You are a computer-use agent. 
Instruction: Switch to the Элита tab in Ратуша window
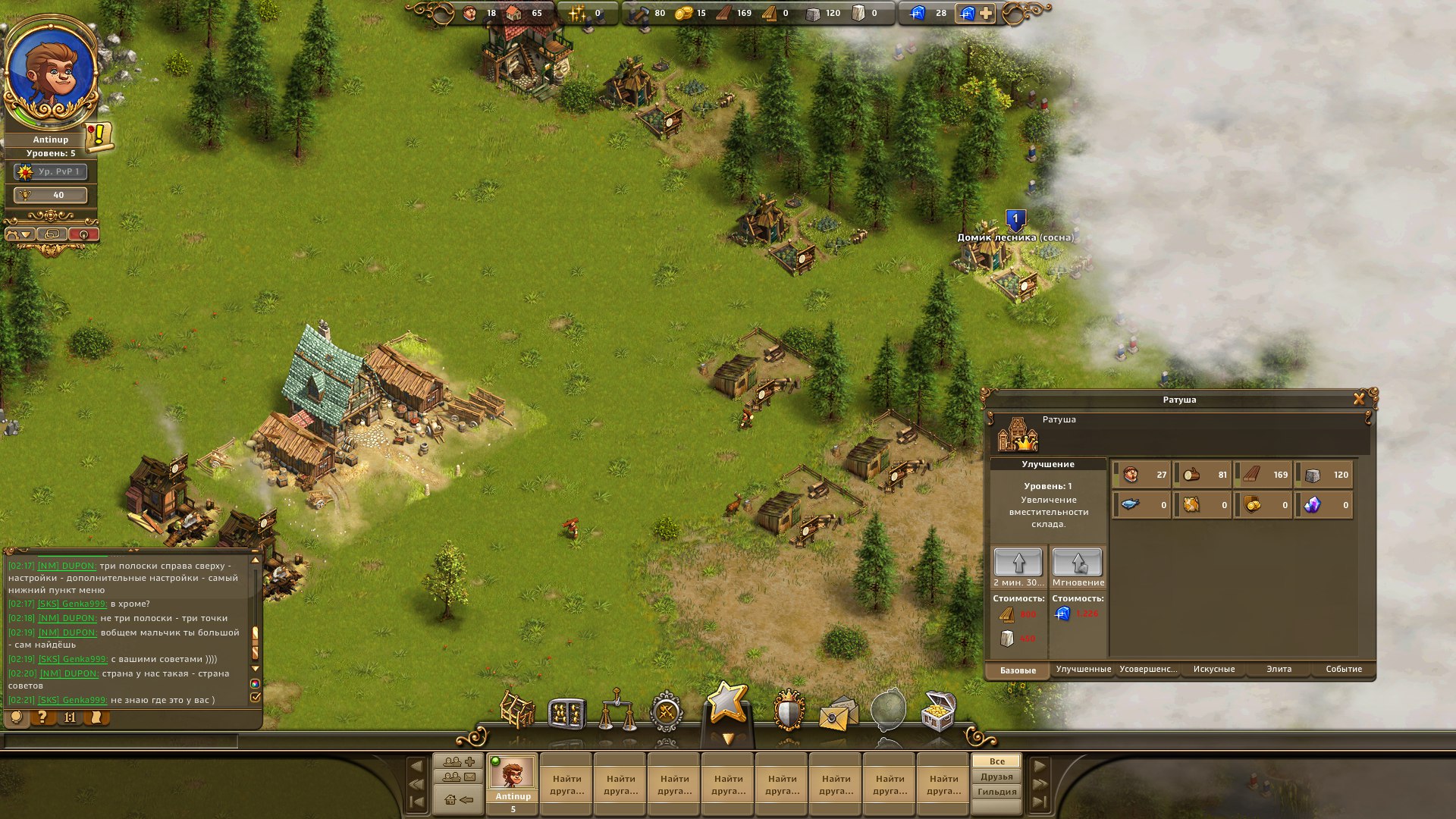click(1280, 670)
